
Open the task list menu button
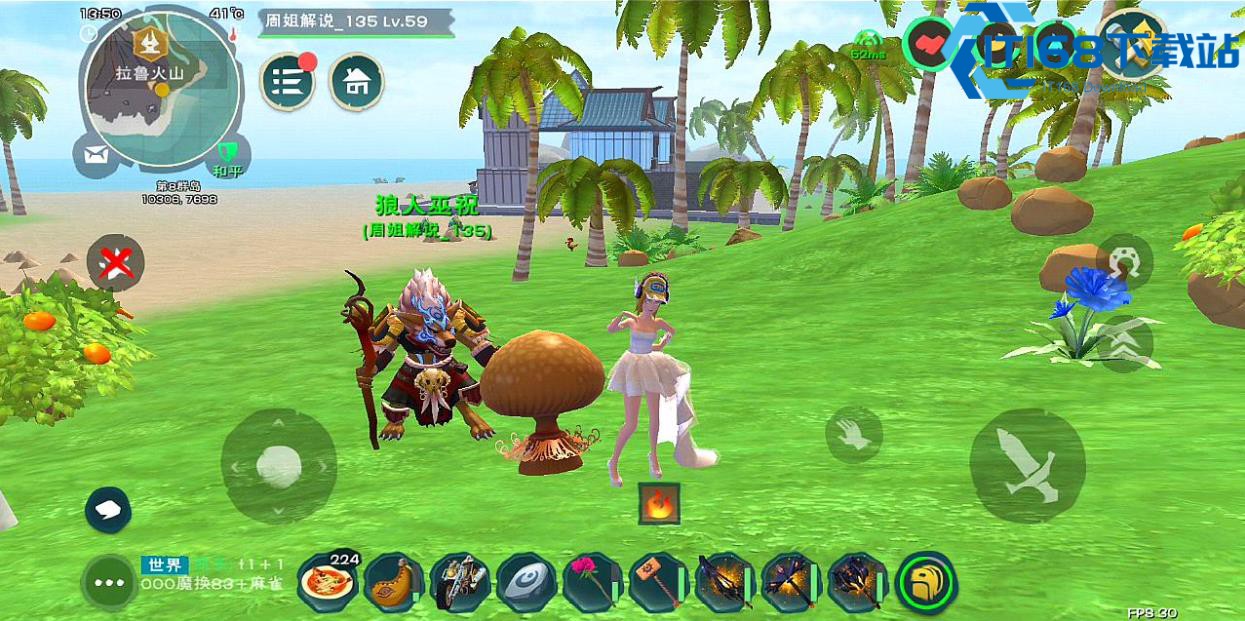(287, 81)
